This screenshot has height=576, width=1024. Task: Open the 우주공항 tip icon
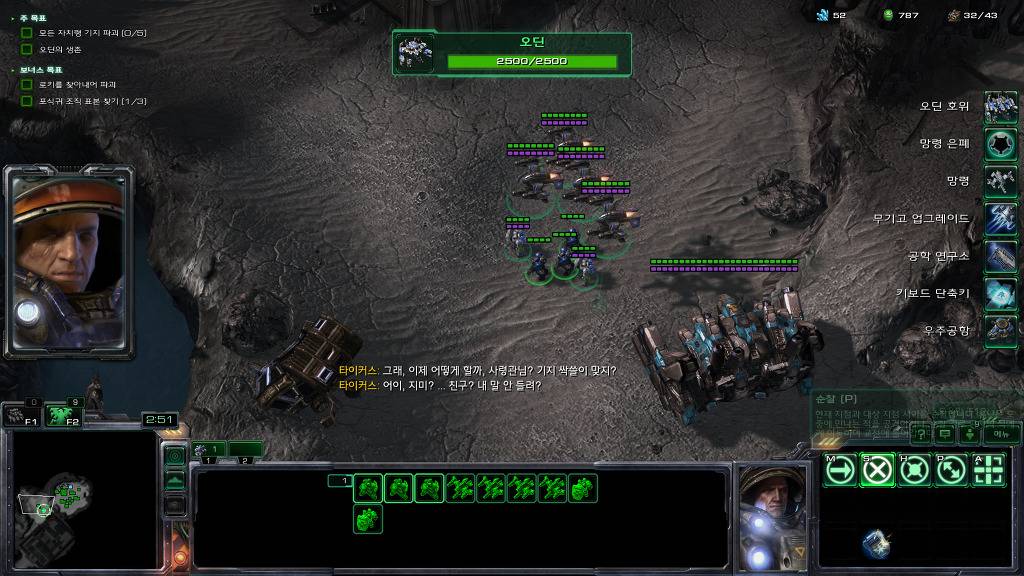(x=1000, y=330)
